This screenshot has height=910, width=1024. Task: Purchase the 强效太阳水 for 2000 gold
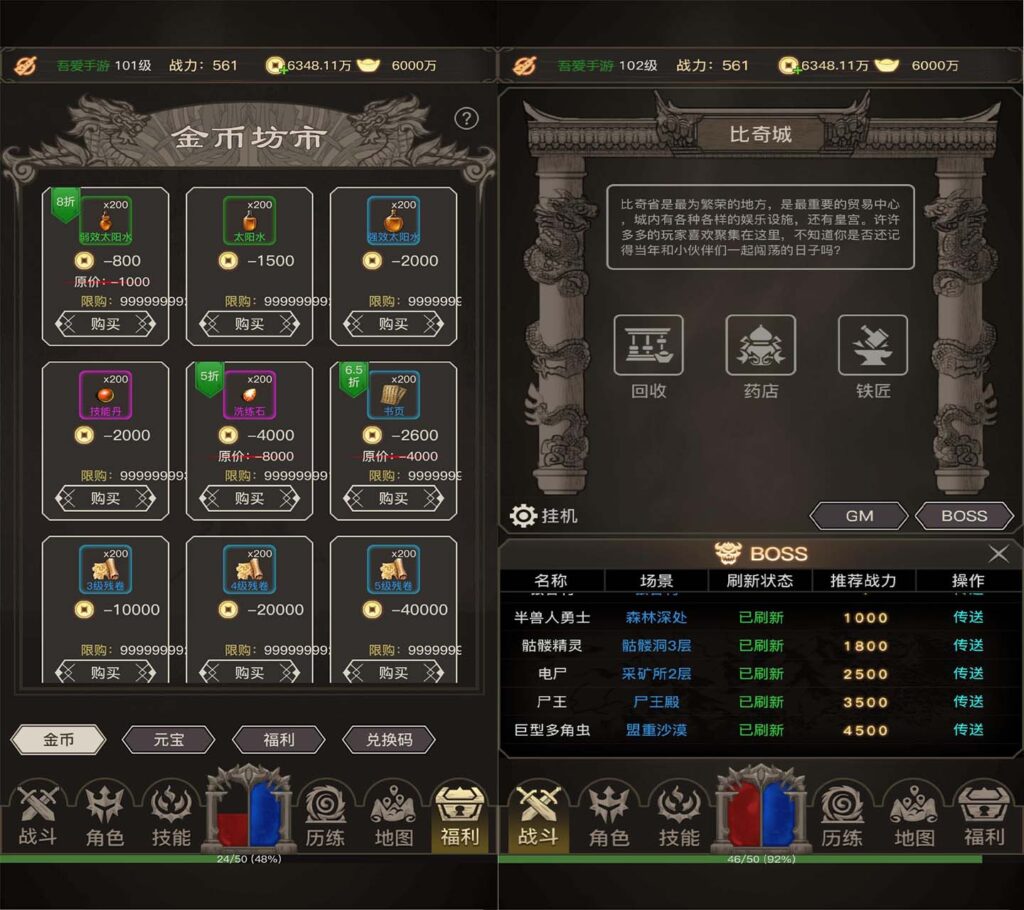pos(393,324)
